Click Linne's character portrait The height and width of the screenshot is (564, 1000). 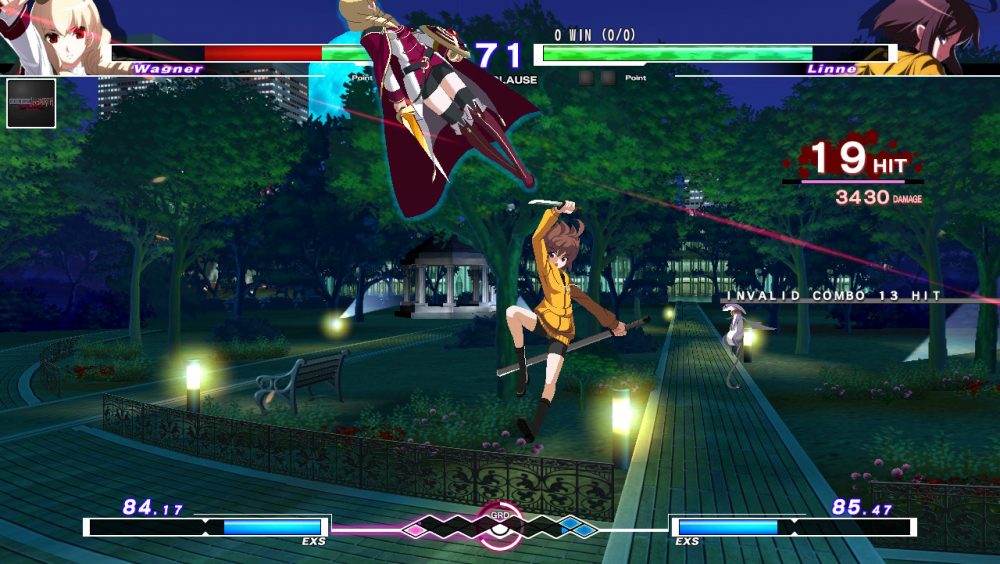tap(935, 36)
